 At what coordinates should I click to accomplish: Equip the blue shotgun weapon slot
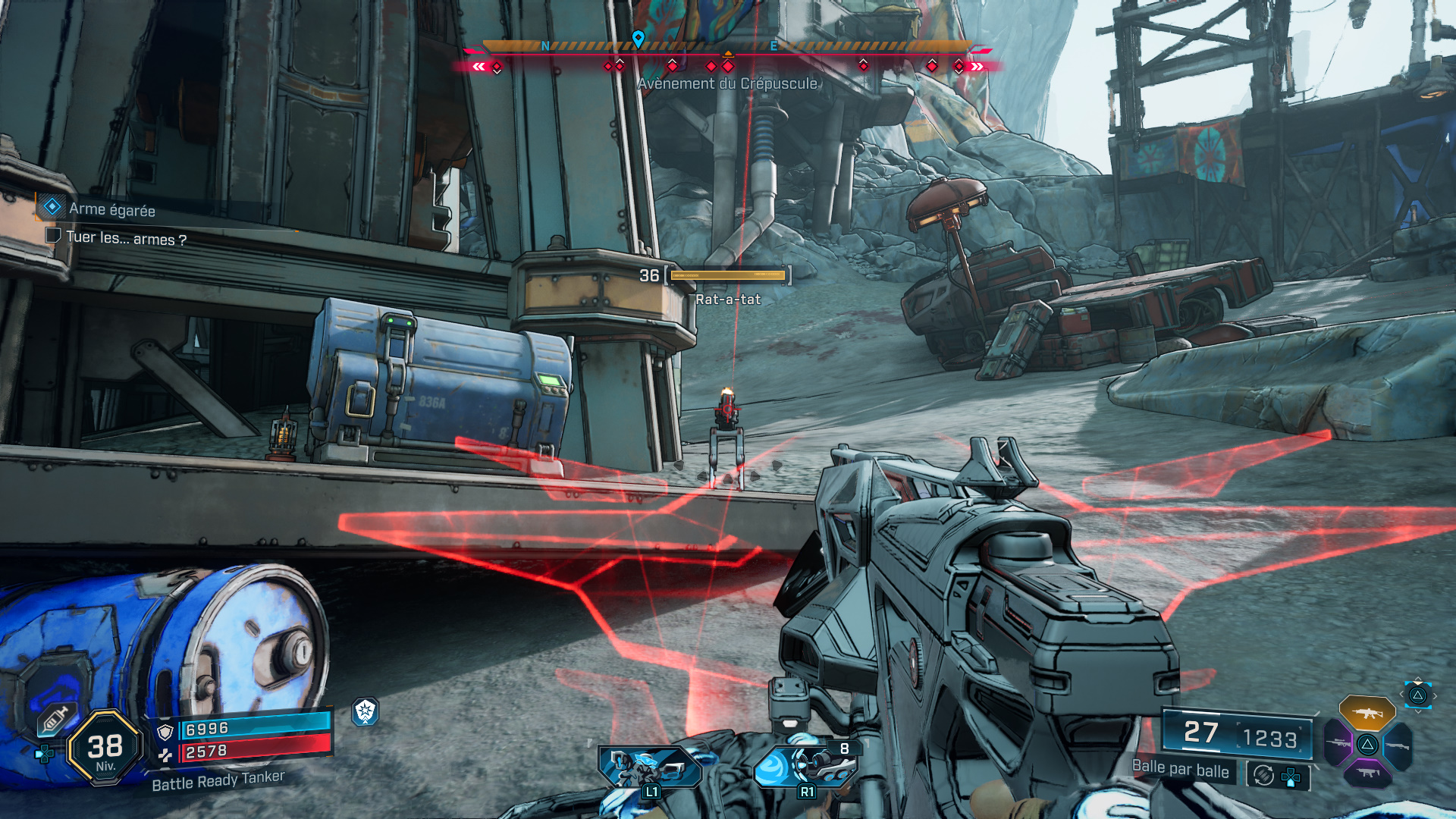(1397, 745)
